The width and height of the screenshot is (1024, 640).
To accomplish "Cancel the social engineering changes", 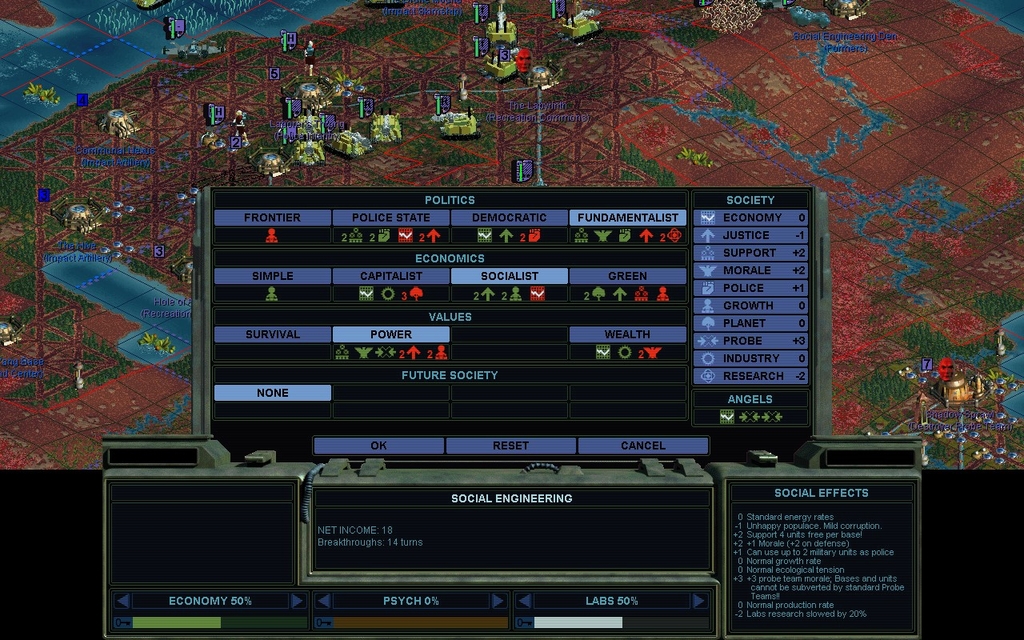I will (642, 446).
